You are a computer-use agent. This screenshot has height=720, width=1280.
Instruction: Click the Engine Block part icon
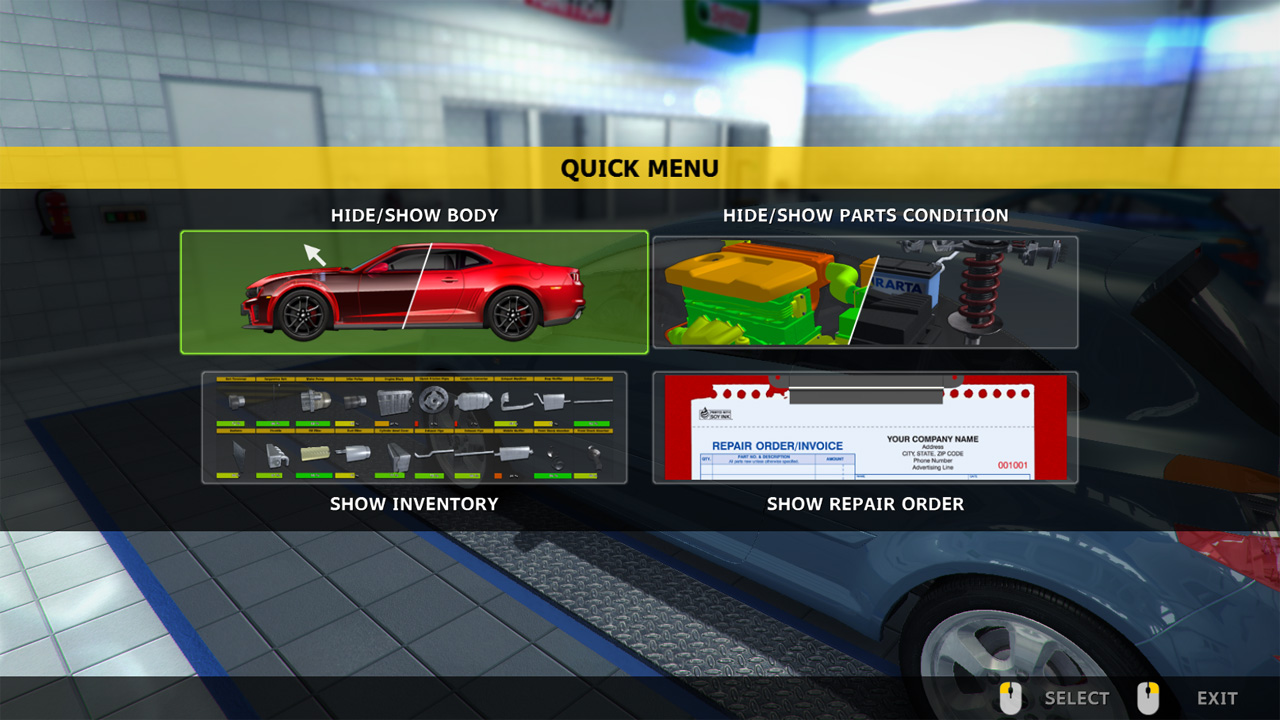pyautogui.click(x=393, y=400)
